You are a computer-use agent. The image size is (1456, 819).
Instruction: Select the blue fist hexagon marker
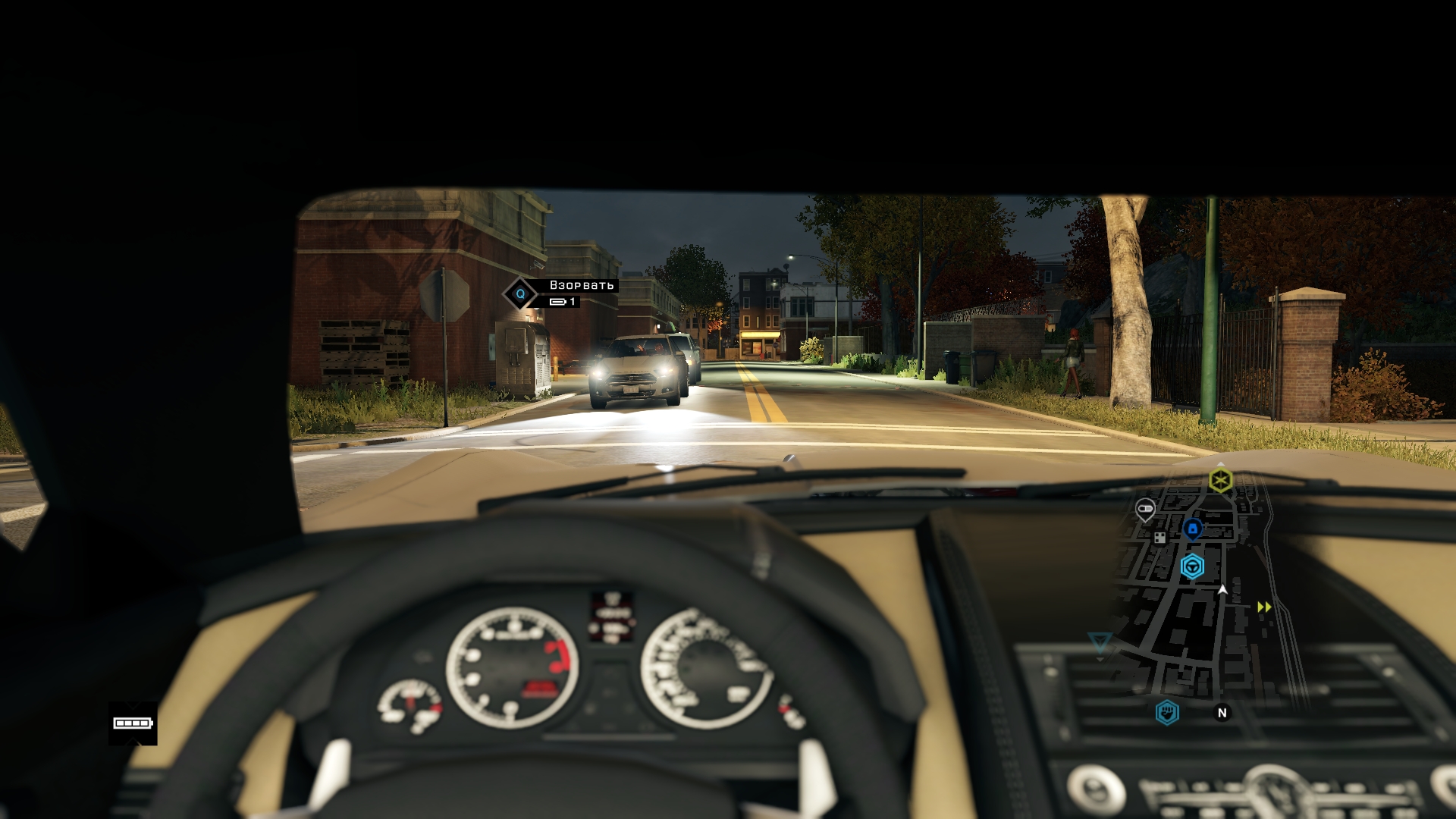[x=1167, y=712]
